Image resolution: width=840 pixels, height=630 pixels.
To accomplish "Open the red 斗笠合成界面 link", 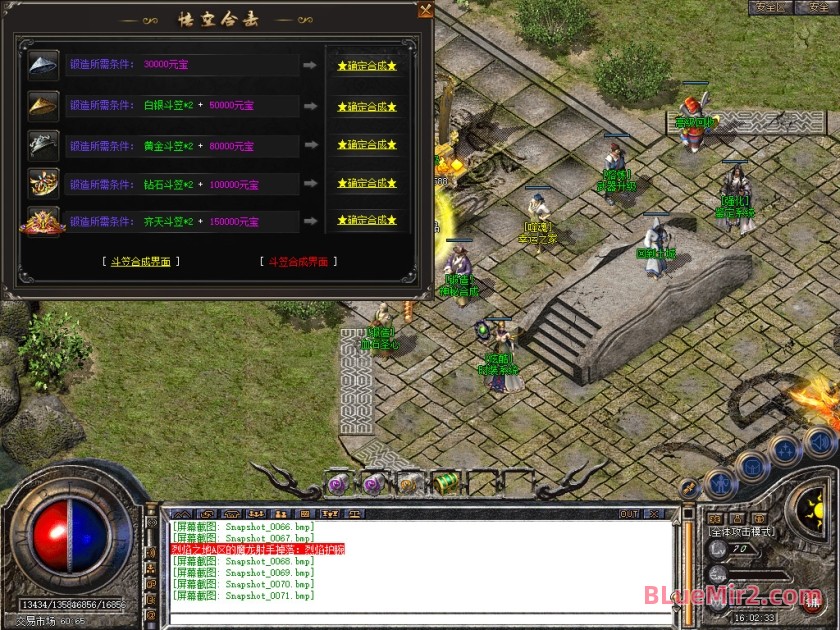I will [299, 262].
